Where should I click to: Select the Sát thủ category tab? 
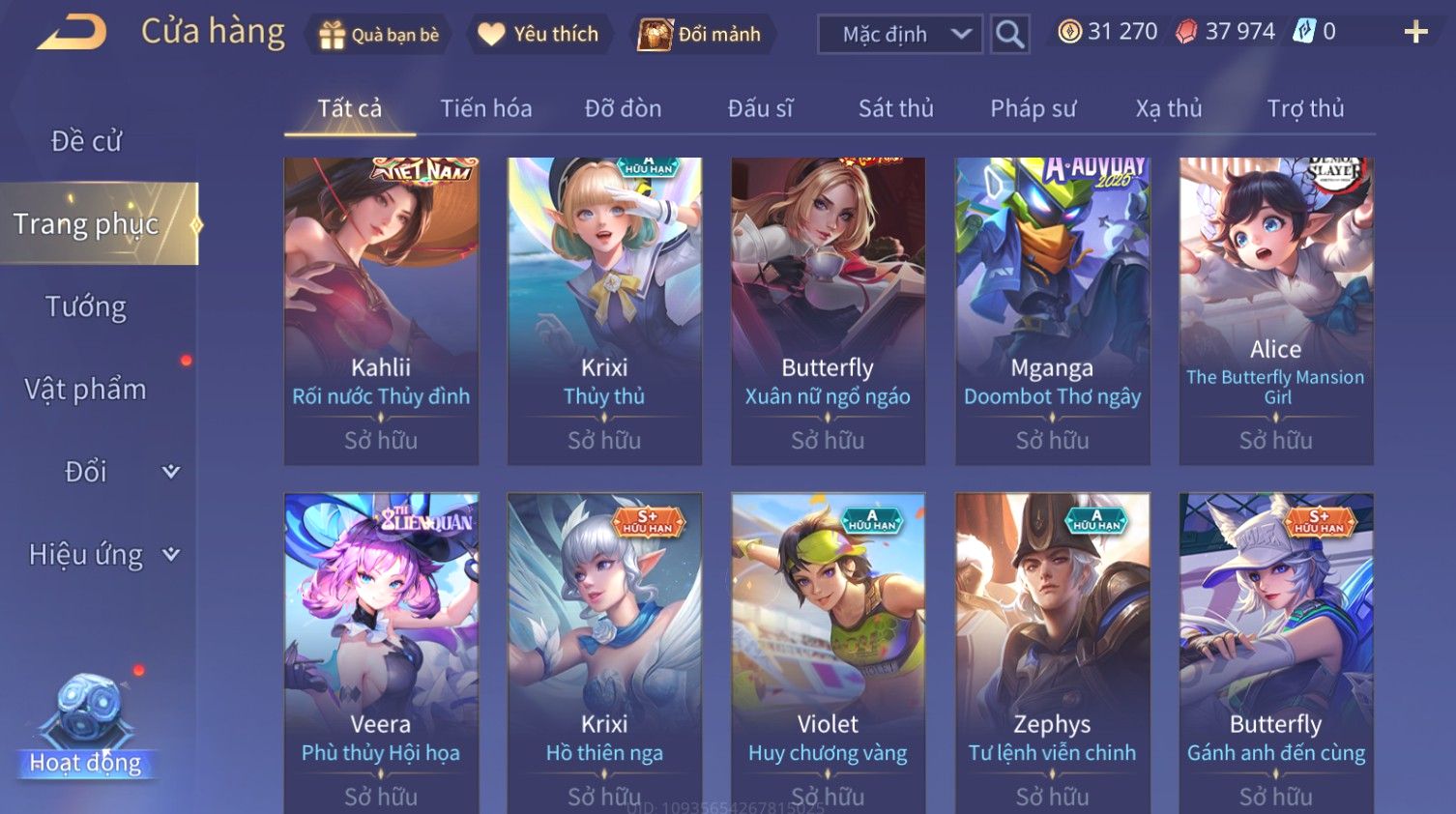pyautogui.click(x=896, y=108)
